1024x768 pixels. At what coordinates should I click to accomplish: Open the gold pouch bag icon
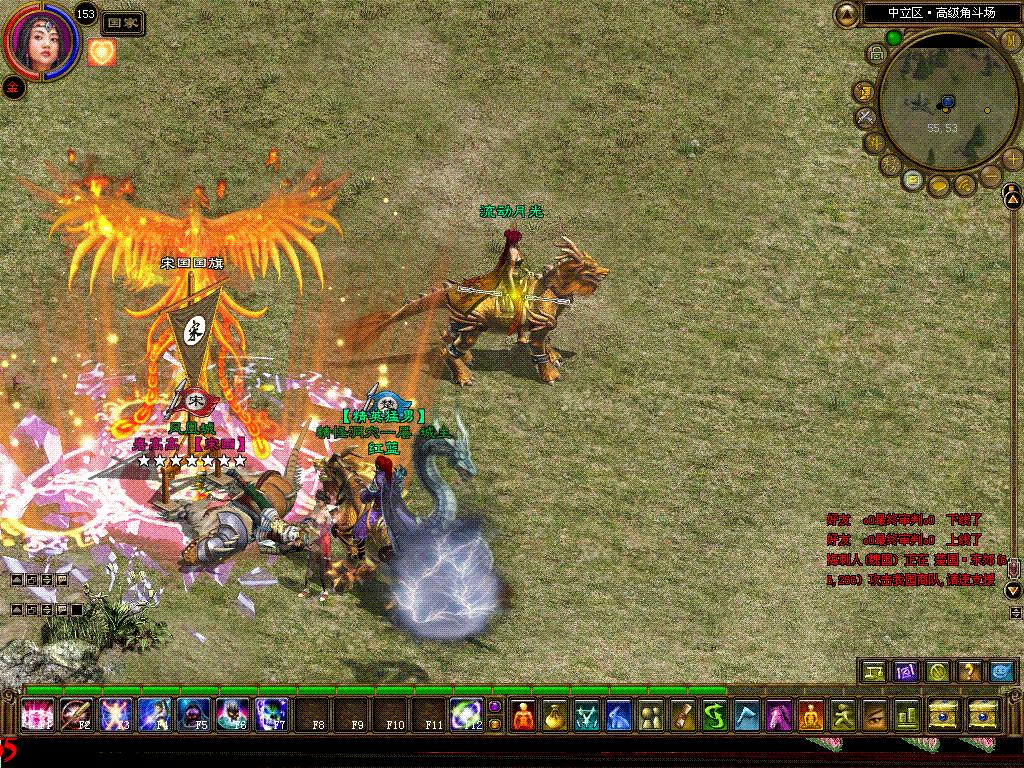[x=555, y=715]
